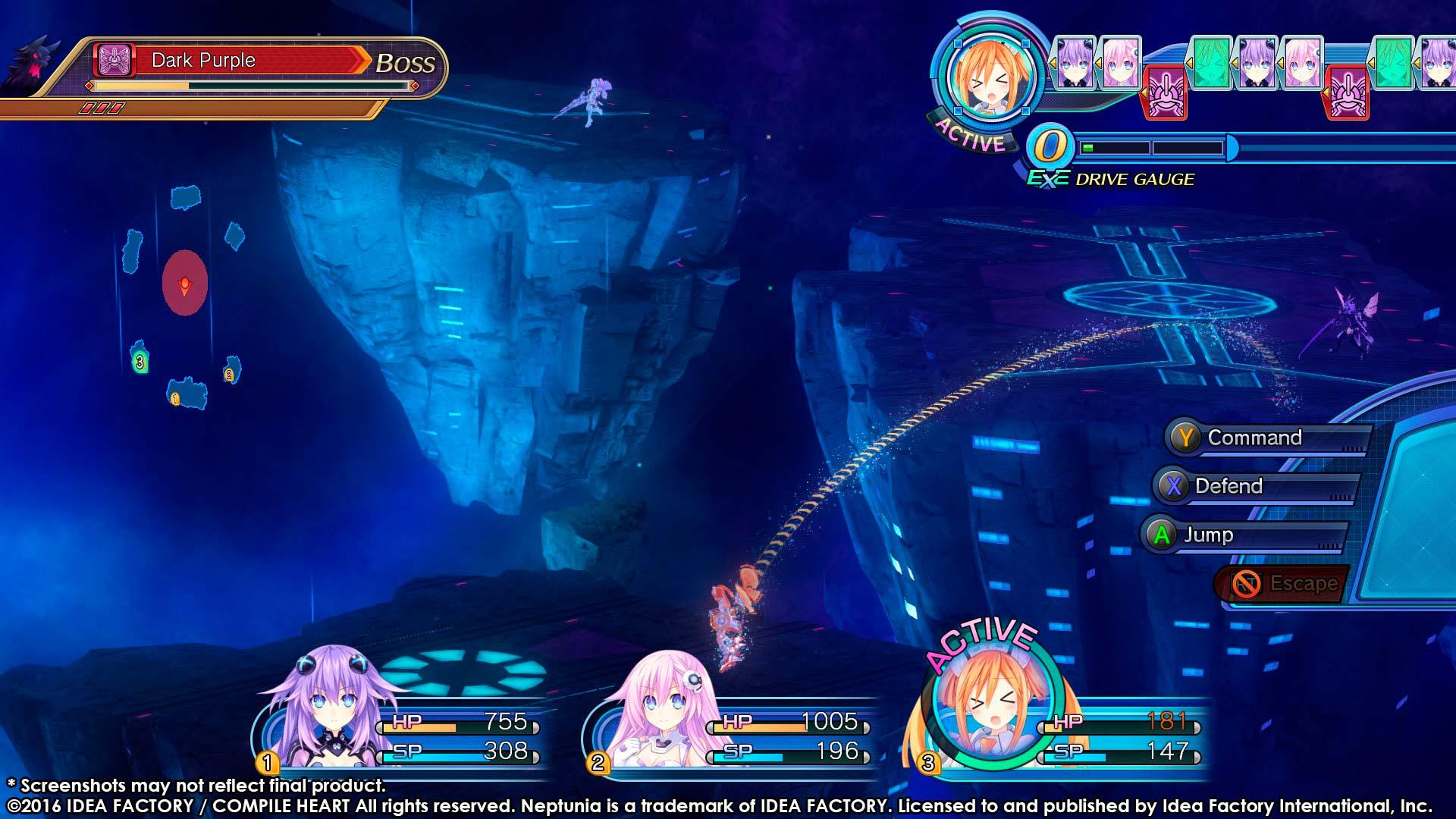Click the EXE Drive Gauge level indicator
Screen dimensions: 1456x819
[1050, 146]
